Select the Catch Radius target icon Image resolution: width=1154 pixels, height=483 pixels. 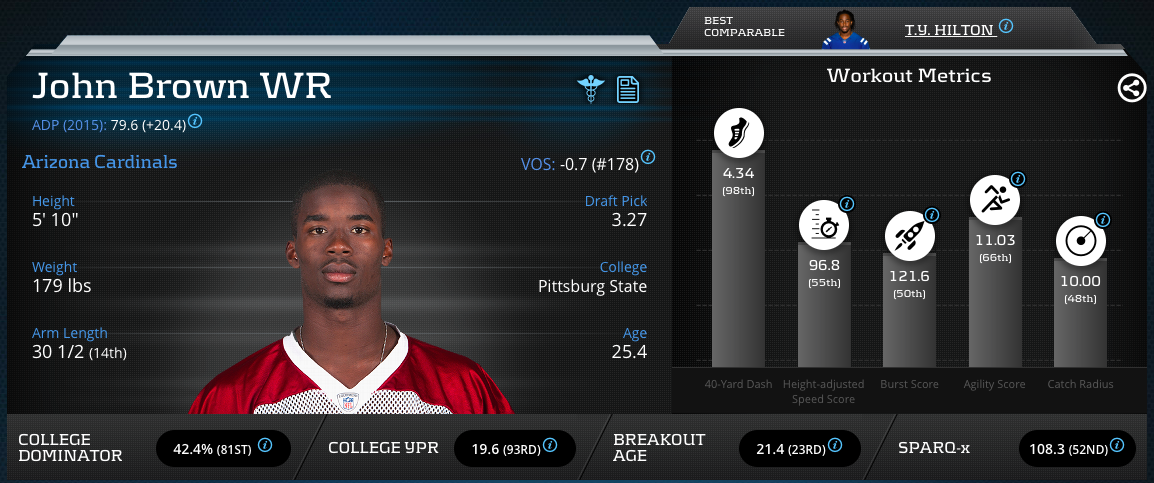click(1081, 241)
